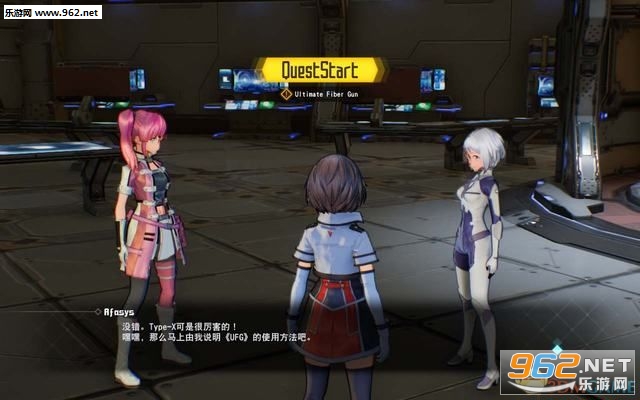The width and height of the screenshot is (640, 400).
Task: Click the yellow QuestStart banner
Action: pos(319,70)
